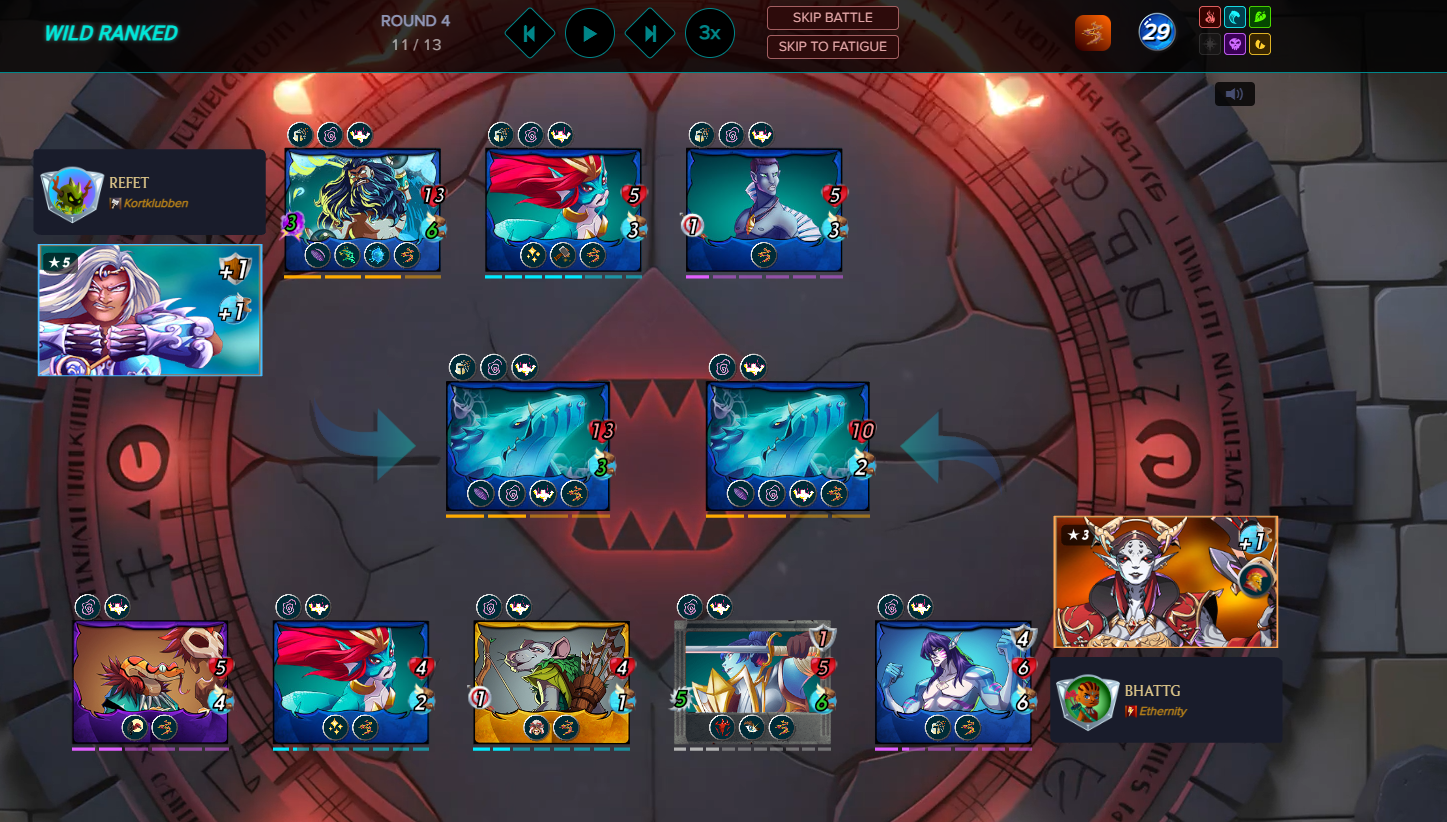Click the green leaf element icon
This screenshot has height=822, width=1447.
coord(1260,17)
